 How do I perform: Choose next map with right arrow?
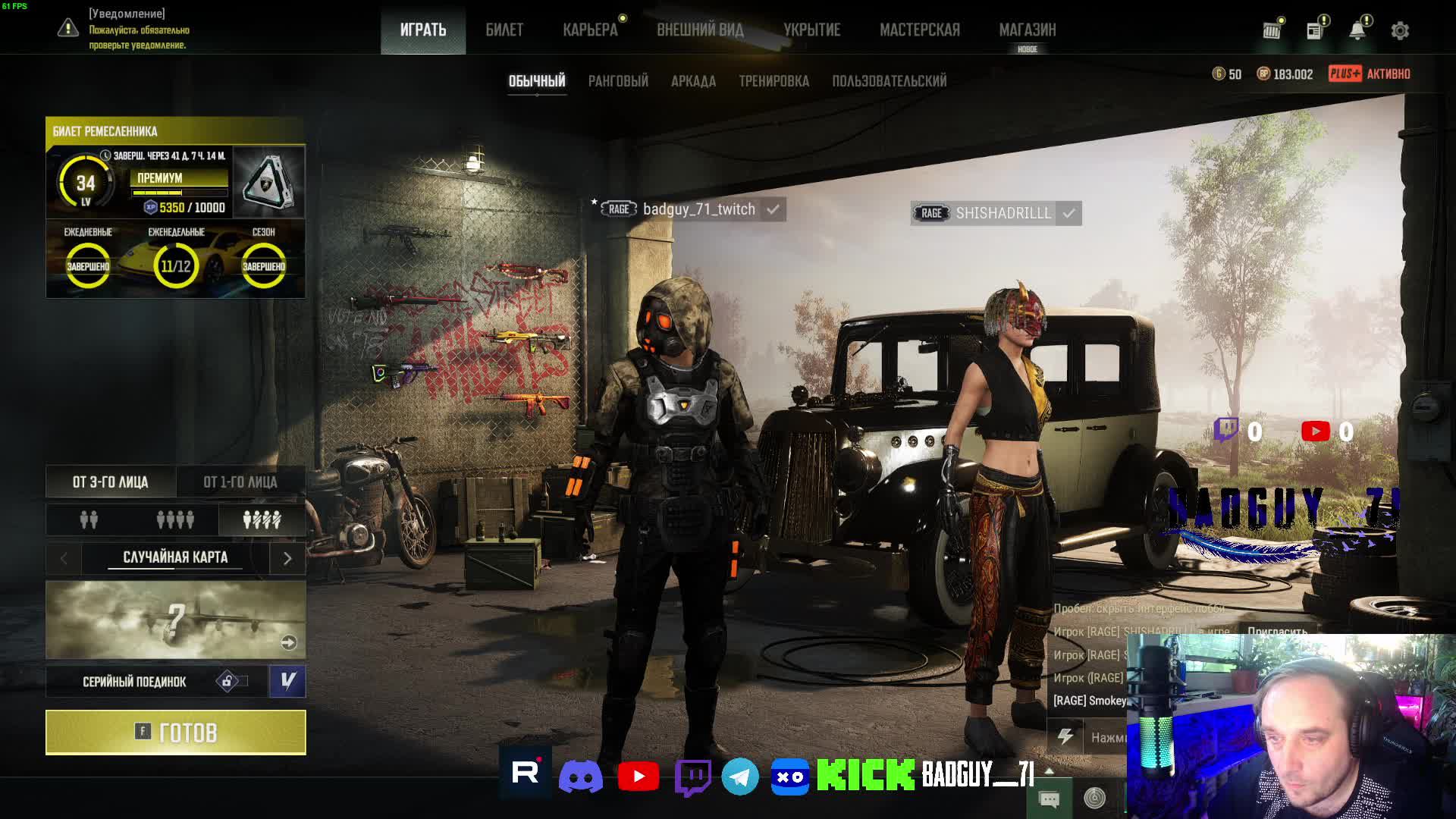point(287,559)
